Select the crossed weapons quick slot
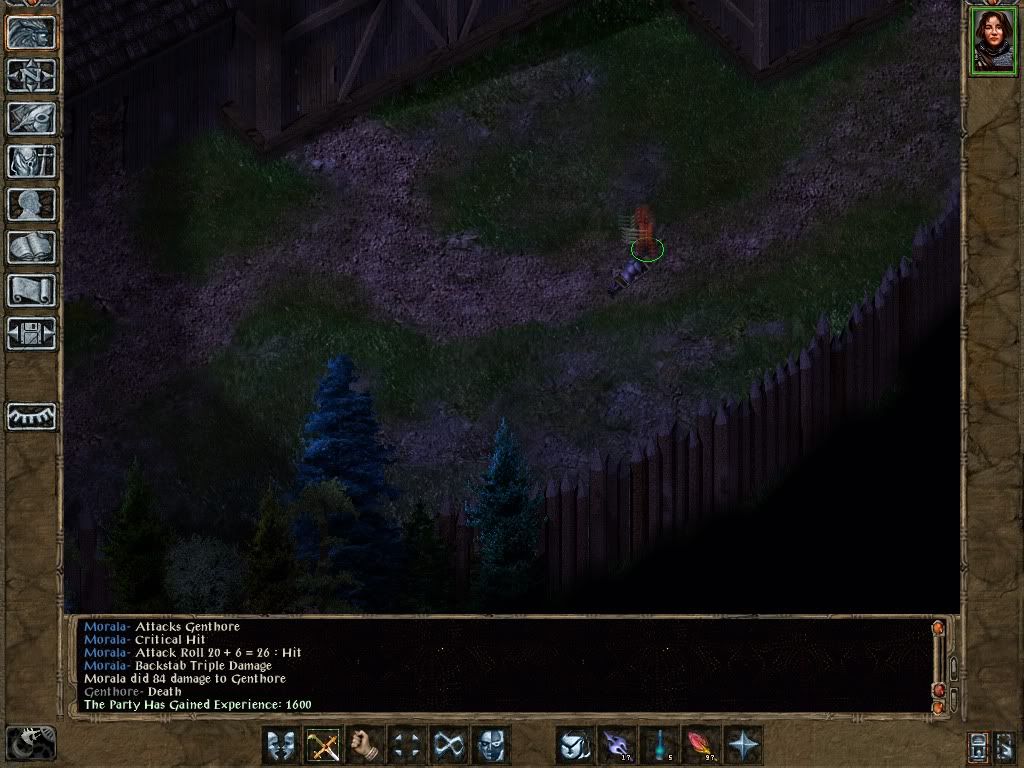The width and height of the screenshot is (1024, 768). 323,745
